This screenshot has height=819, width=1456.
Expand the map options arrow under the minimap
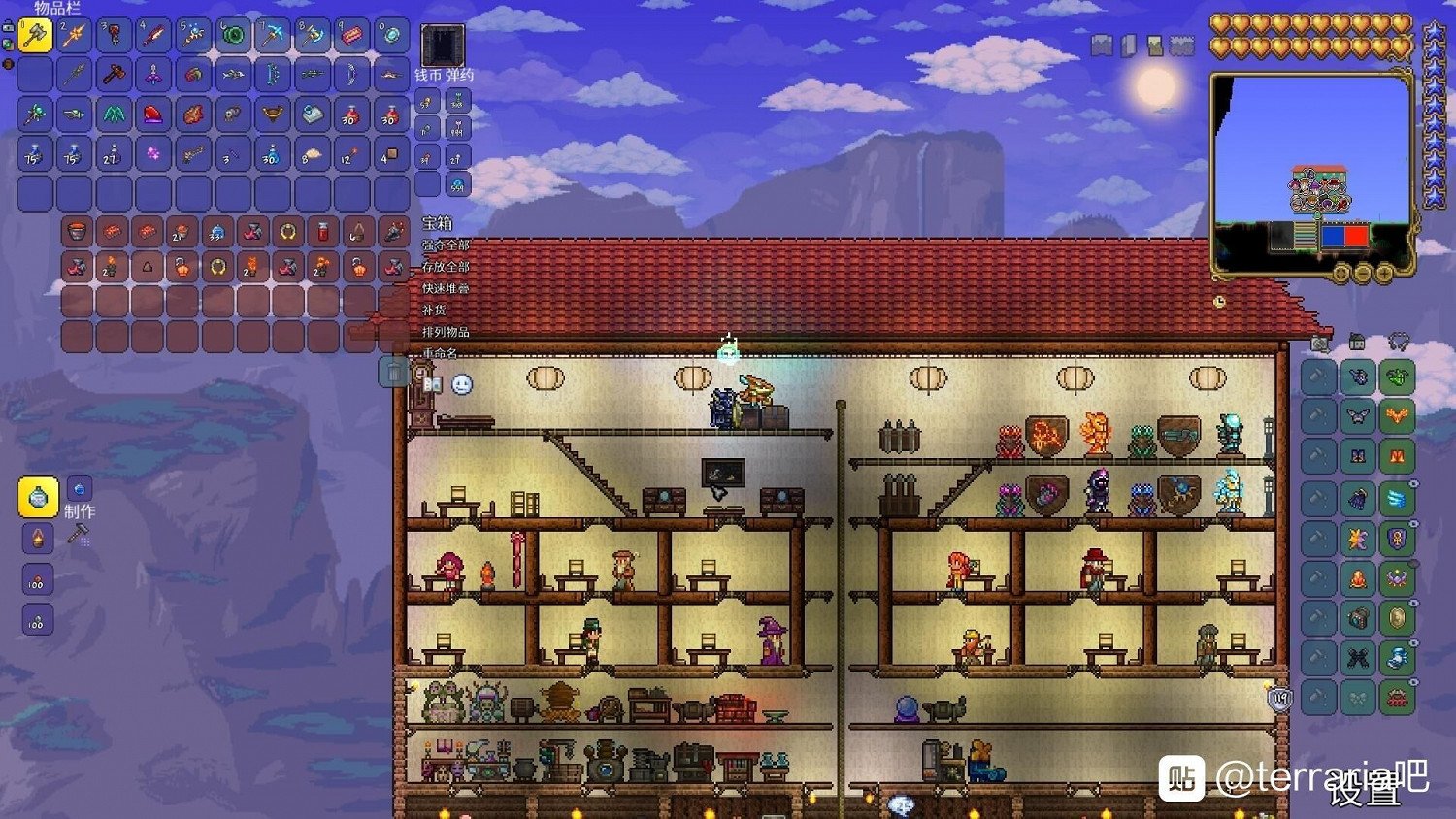point(1341,274)
